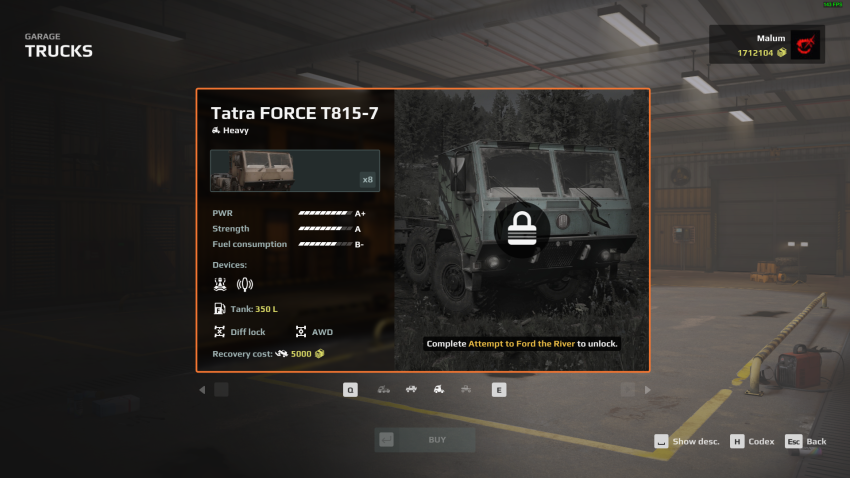The width and height of the screenshot is (850, 478).
Task: Click the radio scanner device icon
Action: point(245,284)
